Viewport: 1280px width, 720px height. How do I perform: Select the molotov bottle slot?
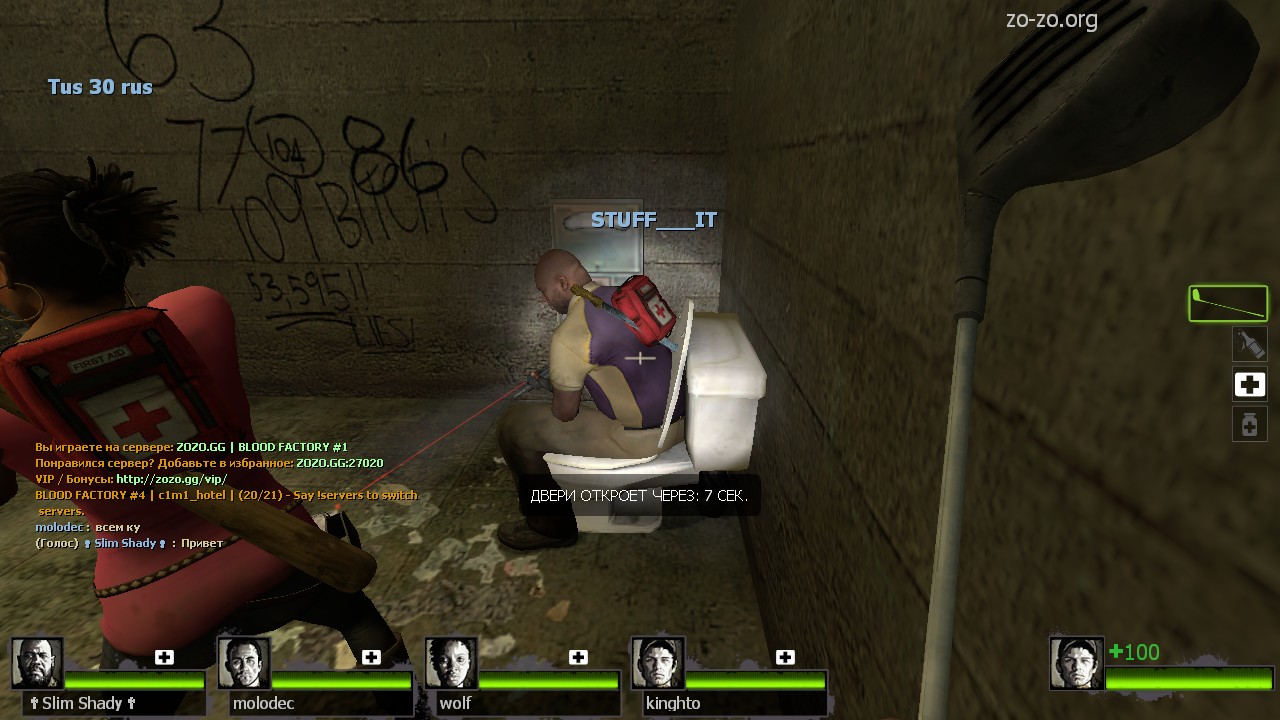1249,345
